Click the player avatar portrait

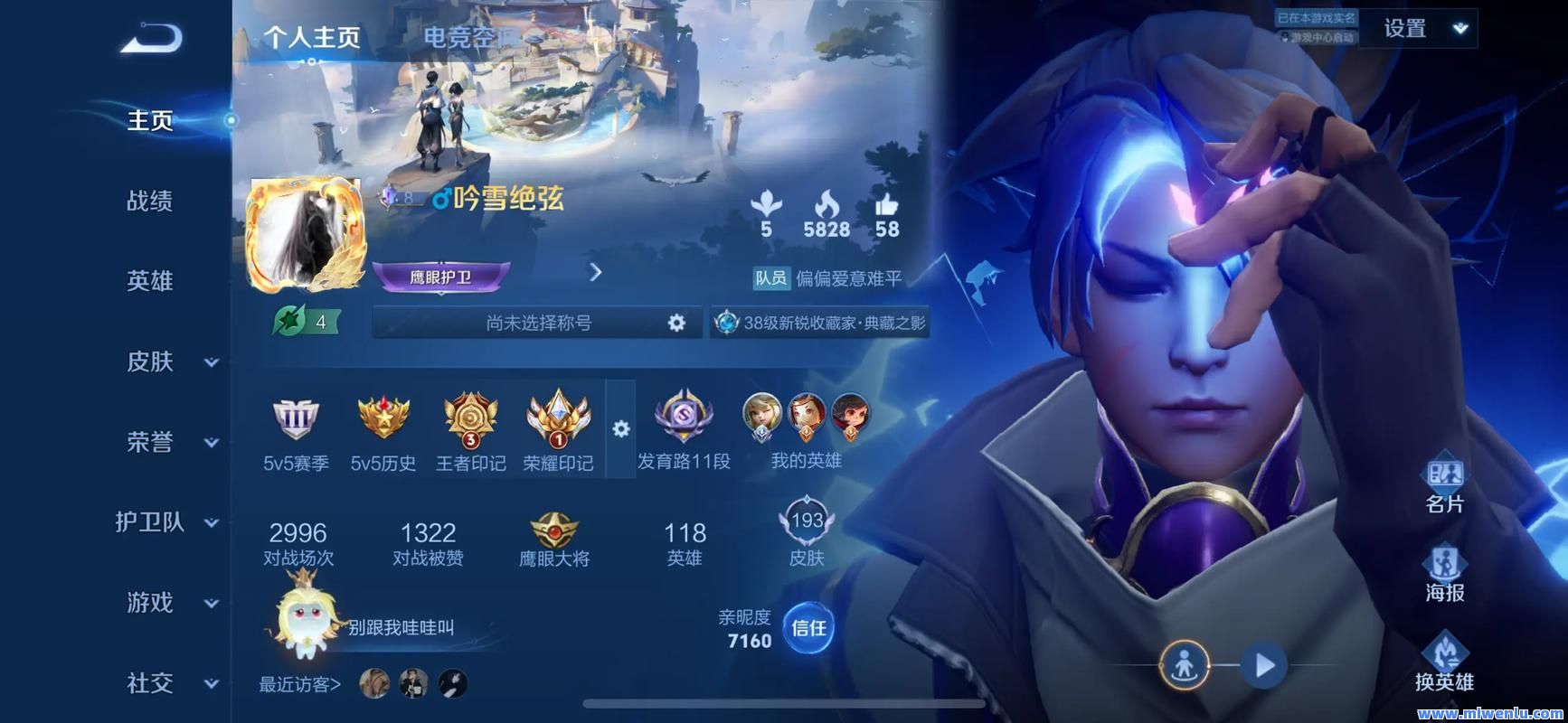point(306,233)
